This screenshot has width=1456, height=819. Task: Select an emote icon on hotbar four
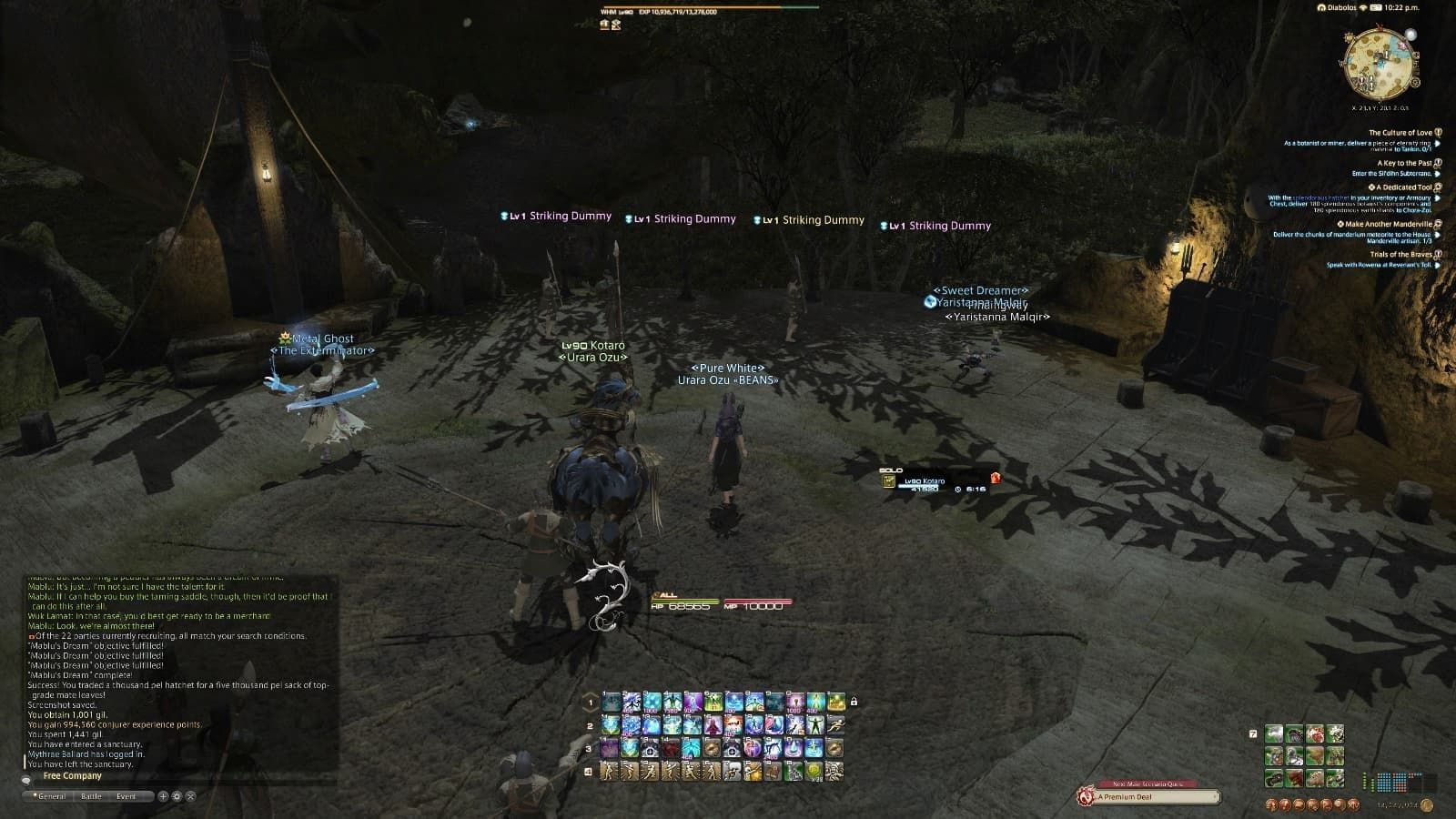(610, 771)
